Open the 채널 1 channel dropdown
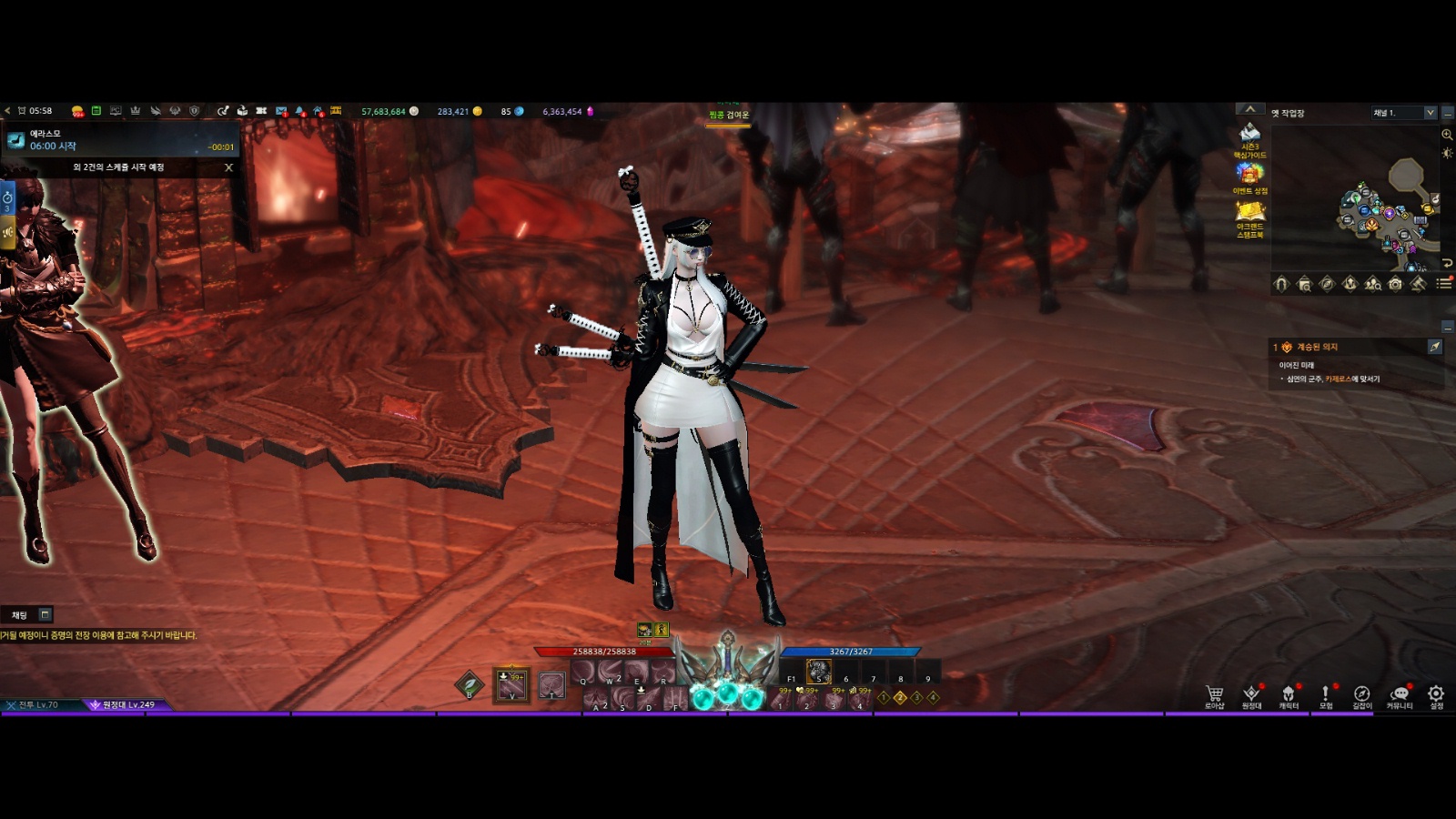Screen dimensions: 1456x819 [1404, 113]
